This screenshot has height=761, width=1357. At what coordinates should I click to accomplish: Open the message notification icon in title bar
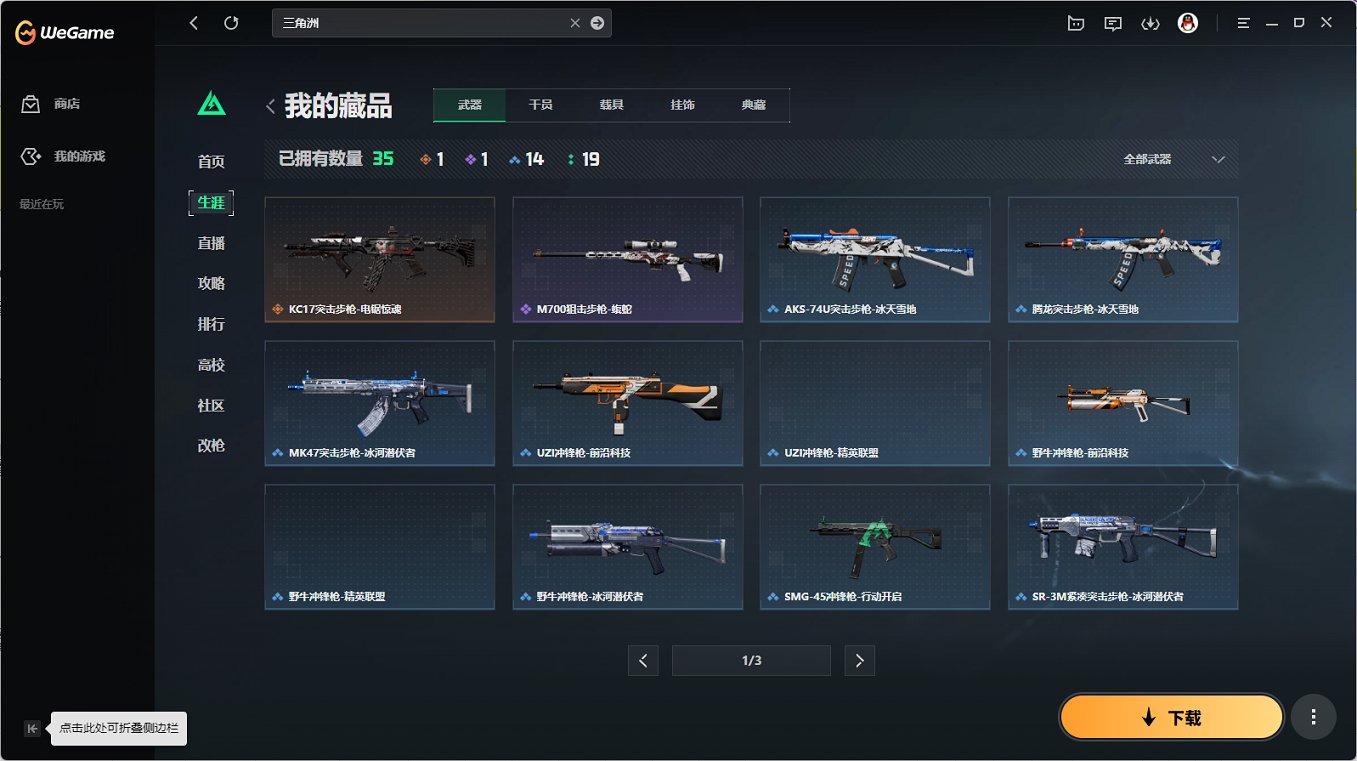point(1112,22)
